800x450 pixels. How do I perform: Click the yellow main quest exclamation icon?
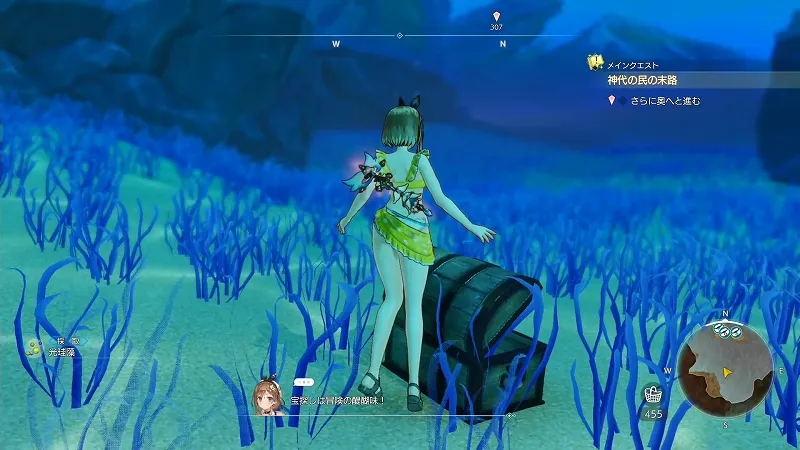tap(595, 62)
